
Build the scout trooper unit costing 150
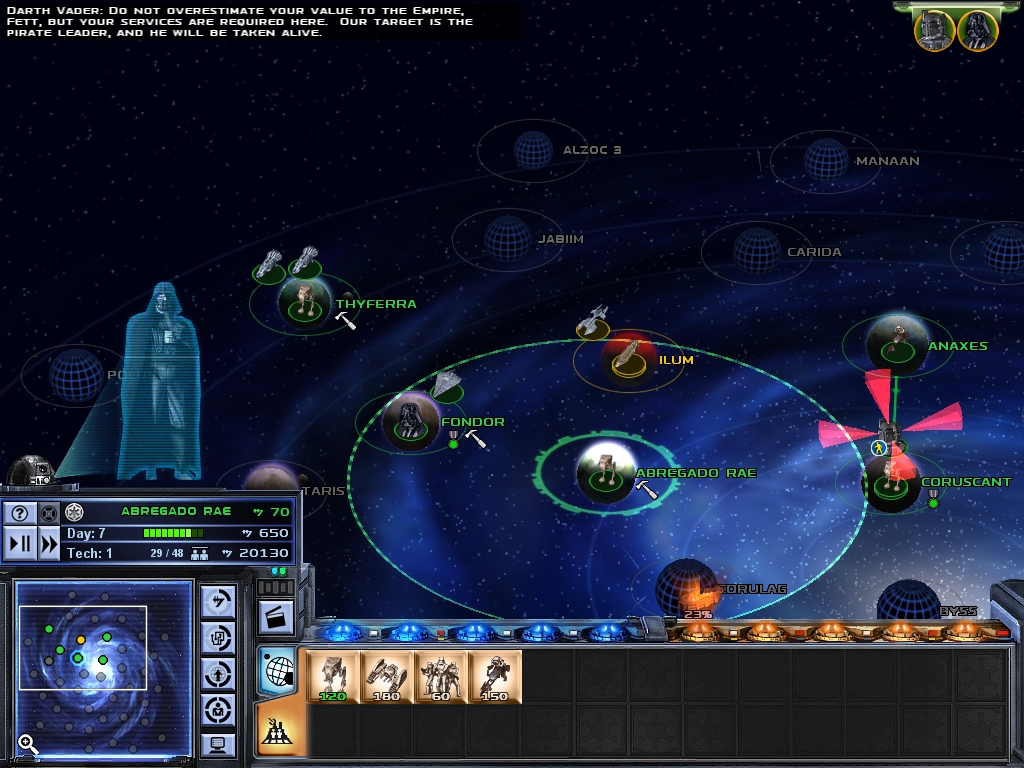pos(495,677)
